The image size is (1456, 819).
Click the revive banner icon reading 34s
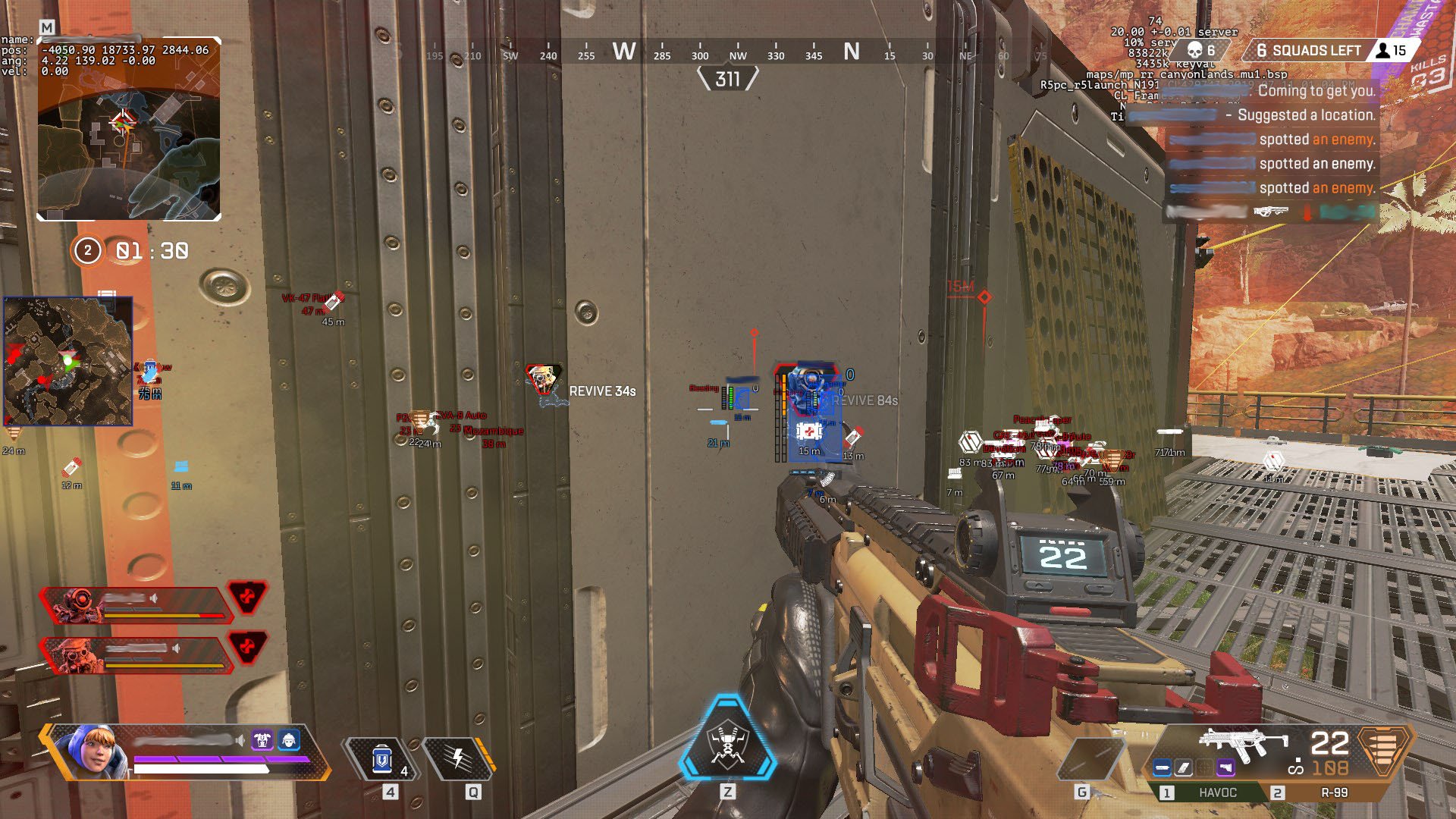tap(544, 378)
